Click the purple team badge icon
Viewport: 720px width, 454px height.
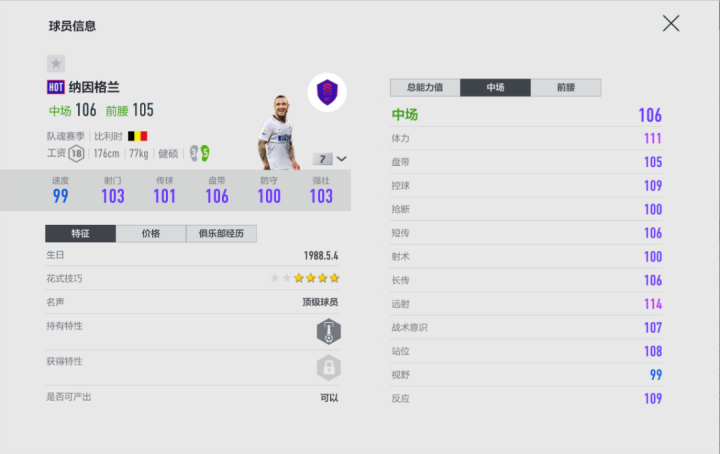point(326,93)
